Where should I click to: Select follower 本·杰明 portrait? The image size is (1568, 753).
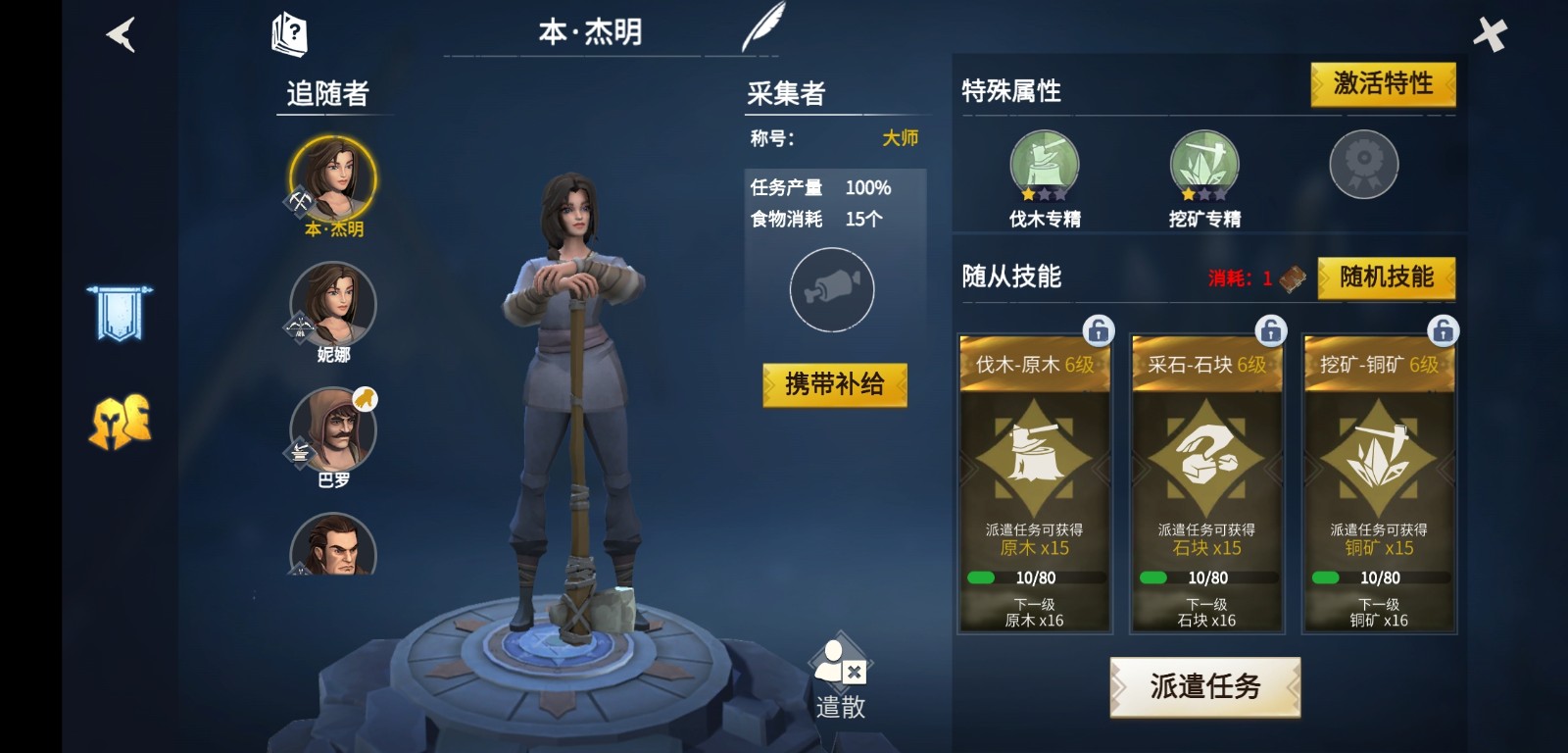pos(333,179)
